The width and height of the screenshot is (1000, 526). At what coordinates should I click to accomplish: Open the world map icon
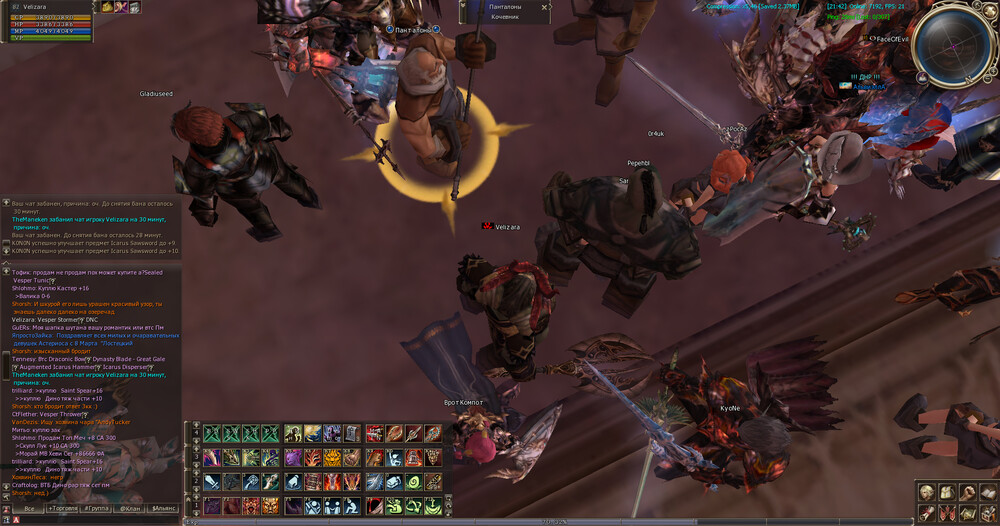tap(968, 512)
